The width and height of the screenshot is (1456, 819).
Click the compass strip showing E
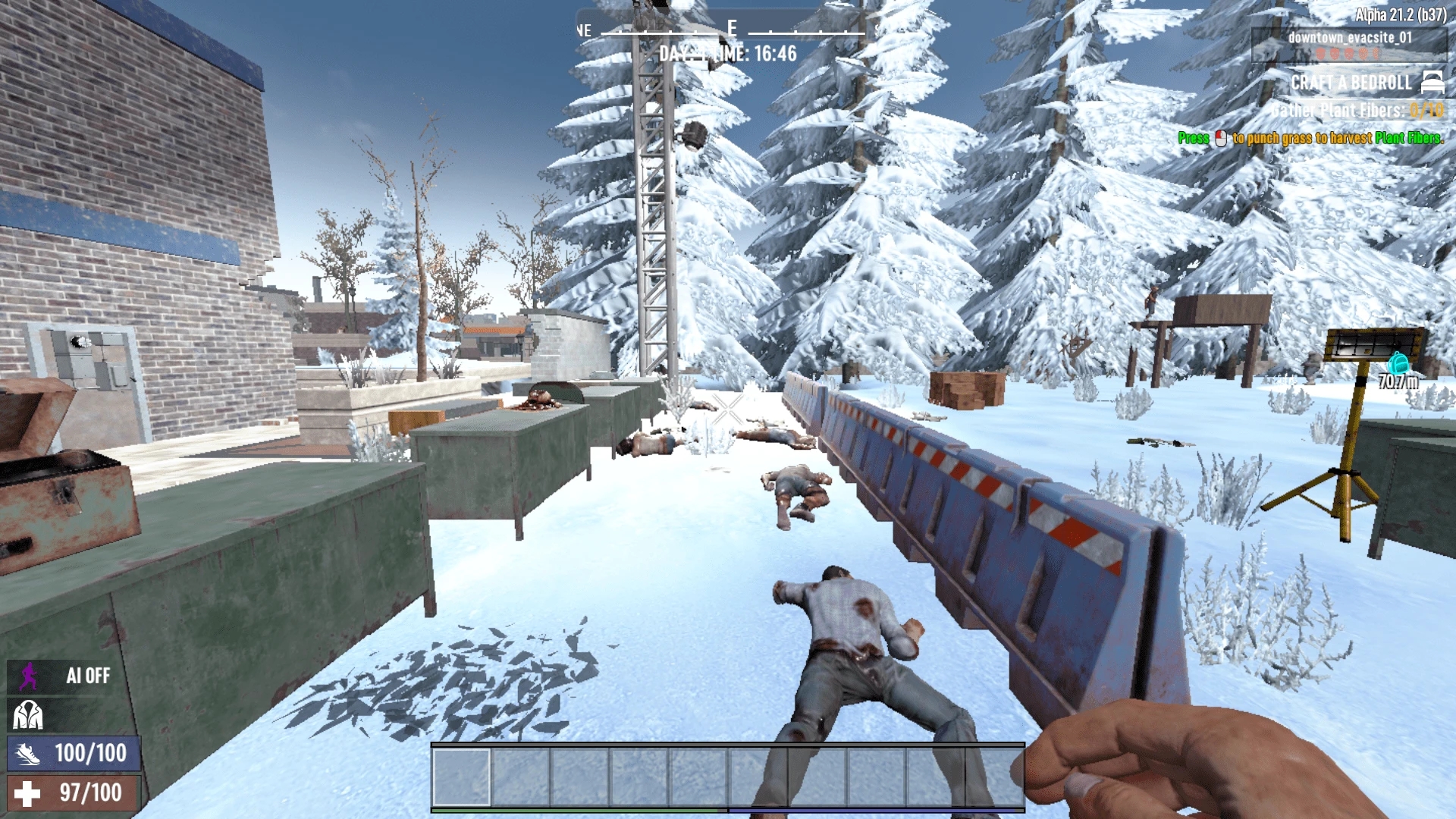click(731, 30)
